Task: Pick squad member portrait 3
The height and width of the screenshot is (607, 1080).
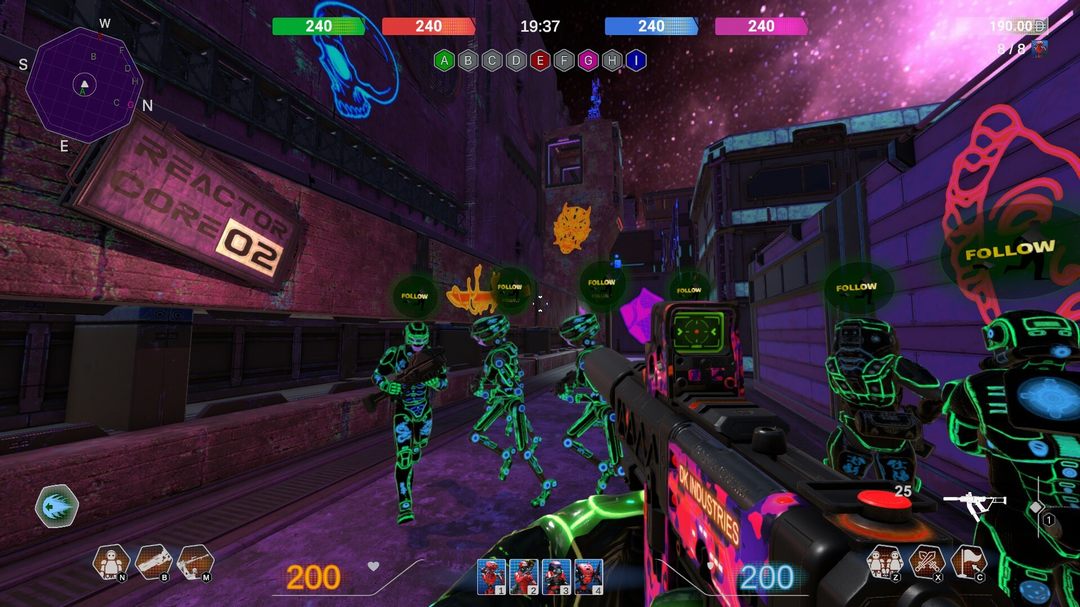Action: coord(556,576)
